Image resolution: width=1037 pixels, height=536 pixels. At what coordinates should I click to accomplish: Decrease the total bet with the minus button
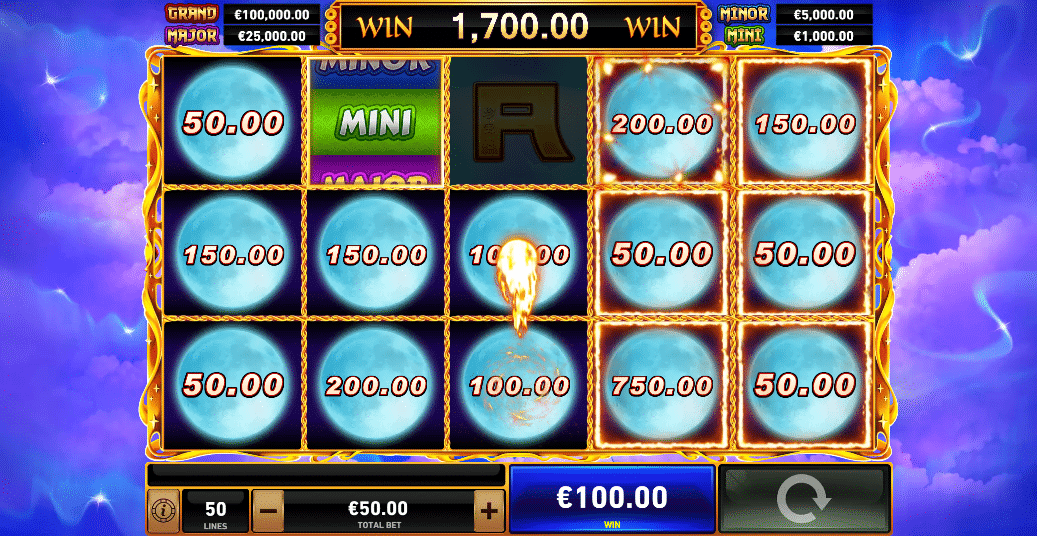(267, 511)
